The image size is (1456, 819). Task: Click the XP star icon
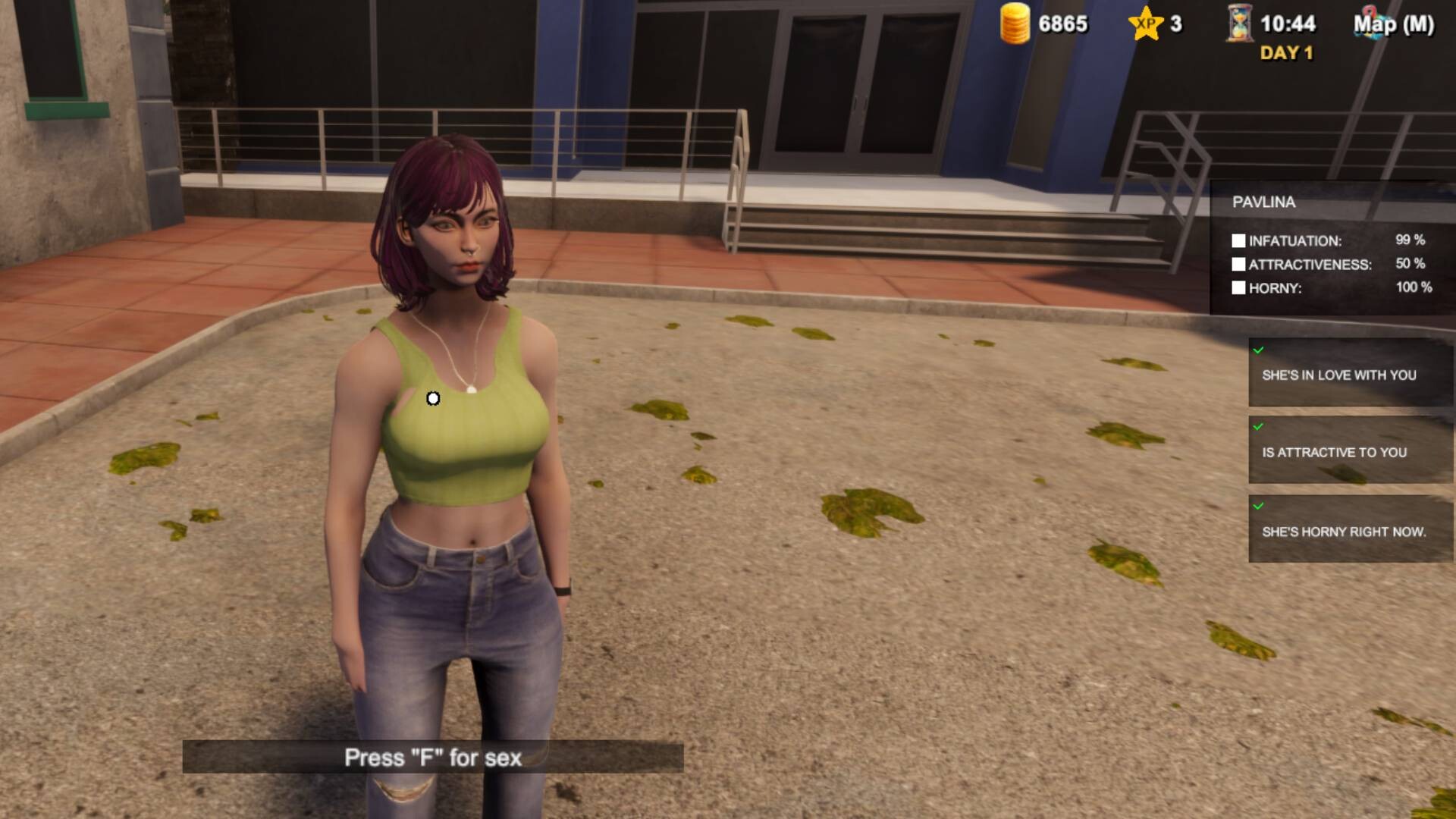pyautogui.click(x=1146, y=25)
